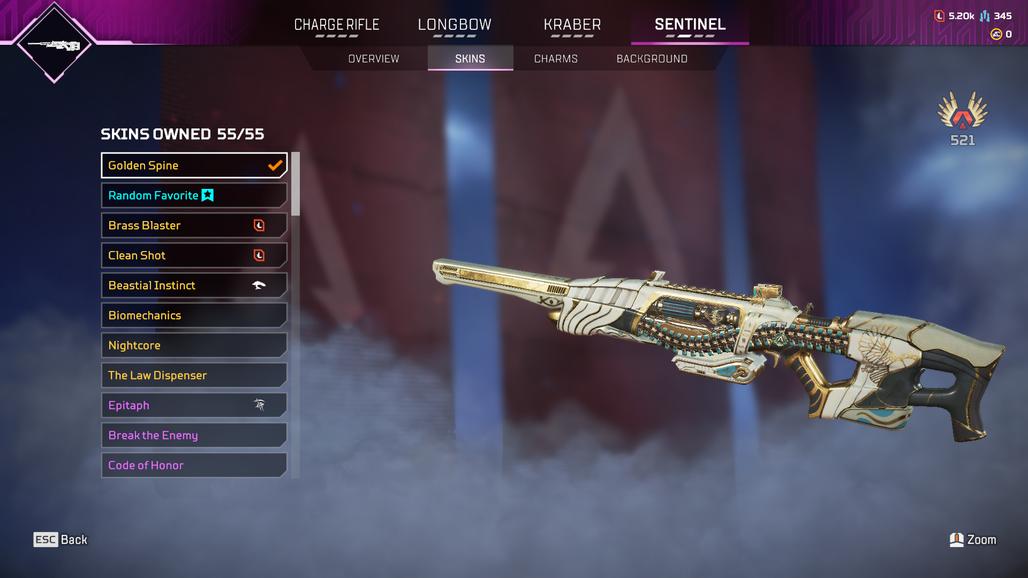Switch to the Charge Rifle weapon tab

pyautogui.click(x=336, y=25)
